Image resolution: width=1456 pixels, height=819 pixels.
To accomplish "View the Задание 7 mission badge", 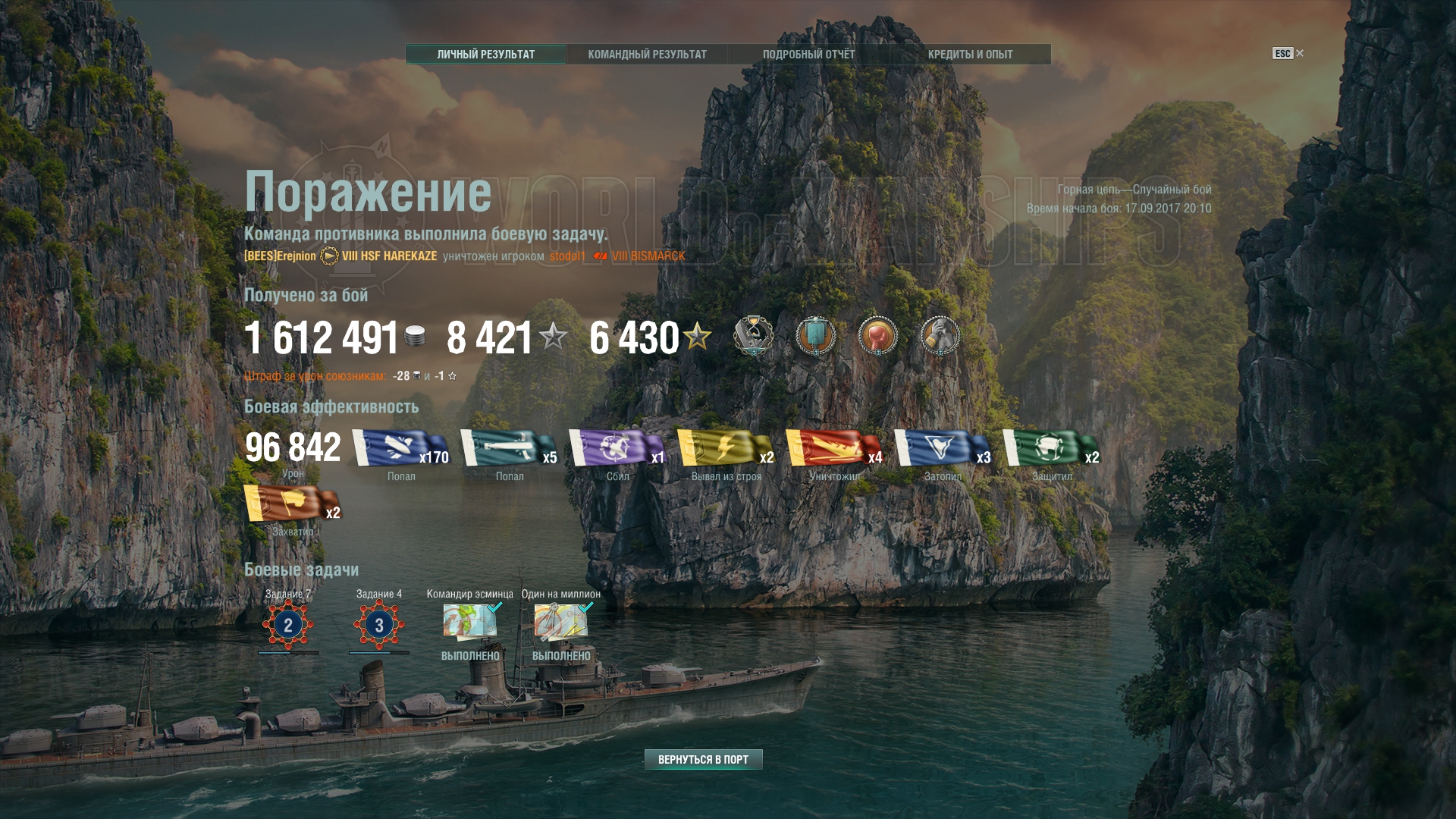I will [288, 625].
